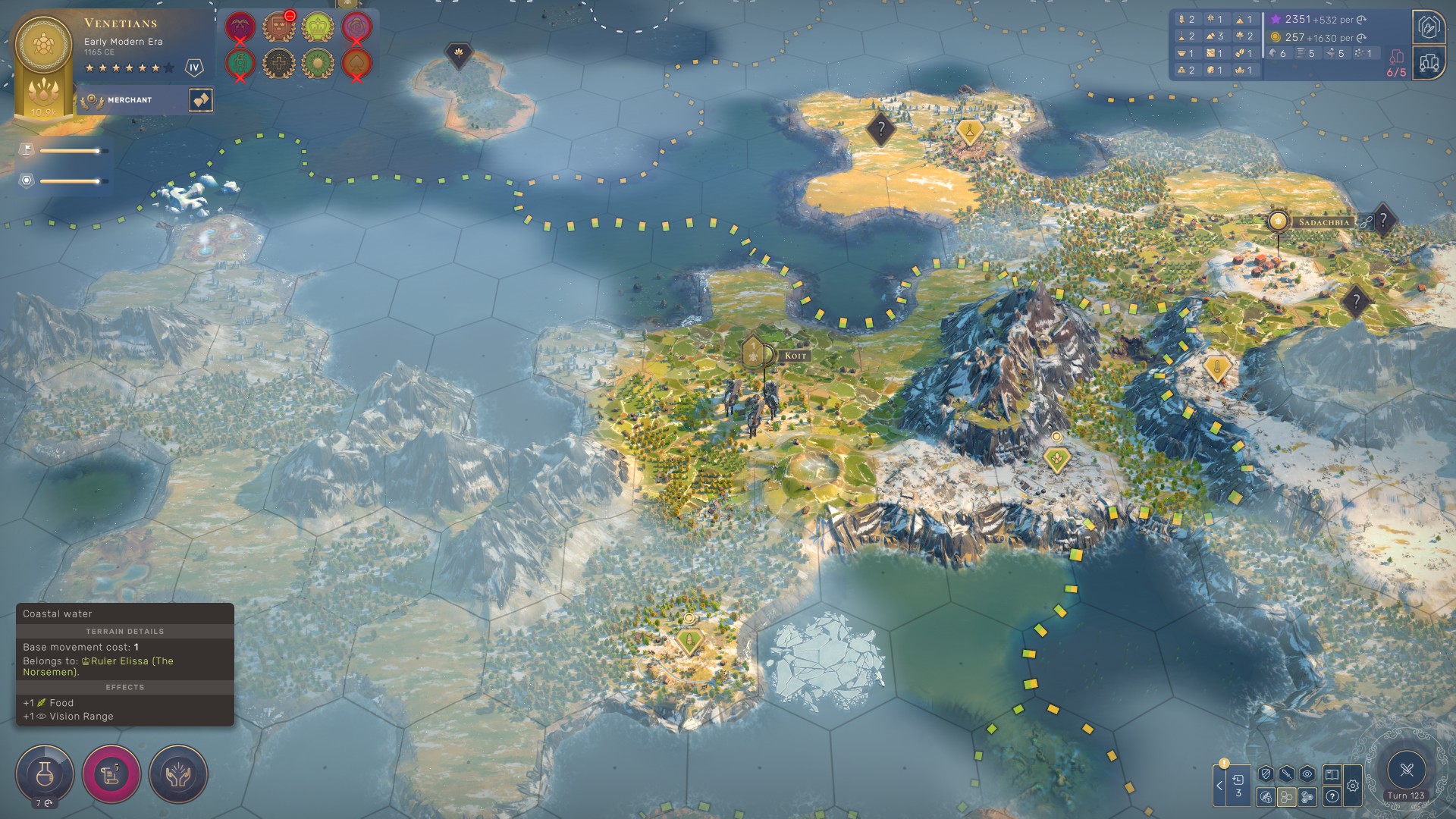Open the pending actions list showing 3
Image resolution: width=1456 pixels, height=819 pixels.
(x=1238, y=786)
